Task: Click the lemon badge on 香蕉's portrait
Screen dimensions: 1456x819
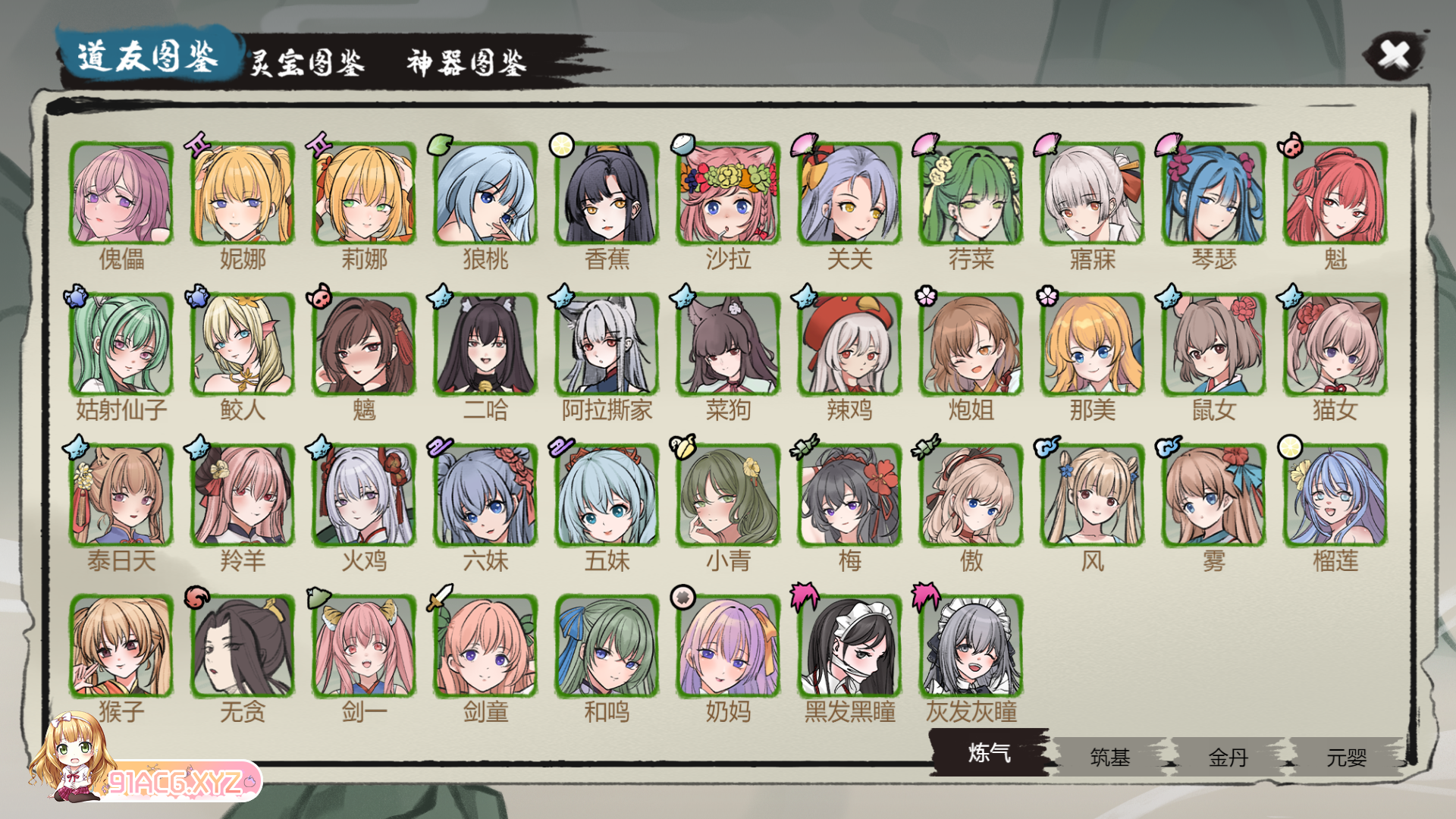Action: point(561,144)
